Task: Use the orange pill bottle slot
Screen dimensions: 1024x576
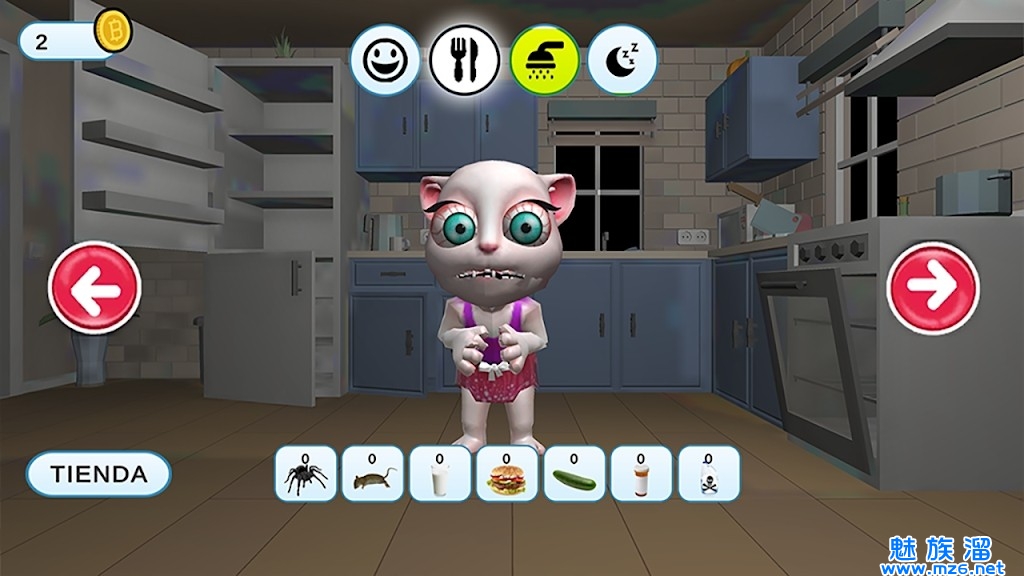Action: [x=641, y=474]
